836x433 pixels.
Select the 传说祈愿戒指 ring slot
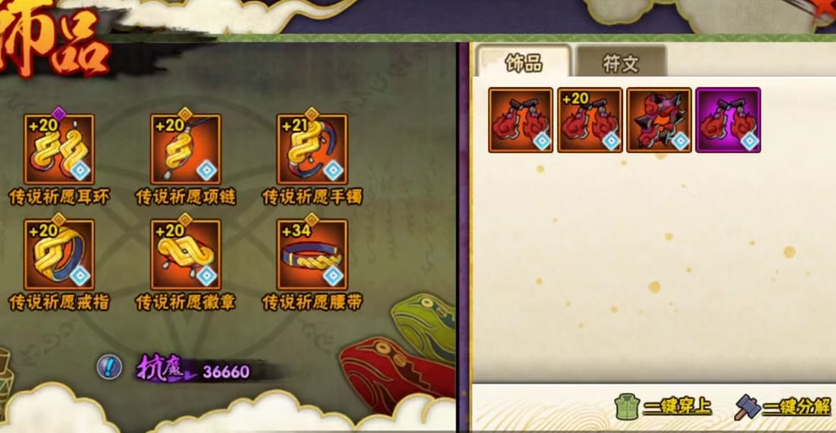(x=59, y=254)
